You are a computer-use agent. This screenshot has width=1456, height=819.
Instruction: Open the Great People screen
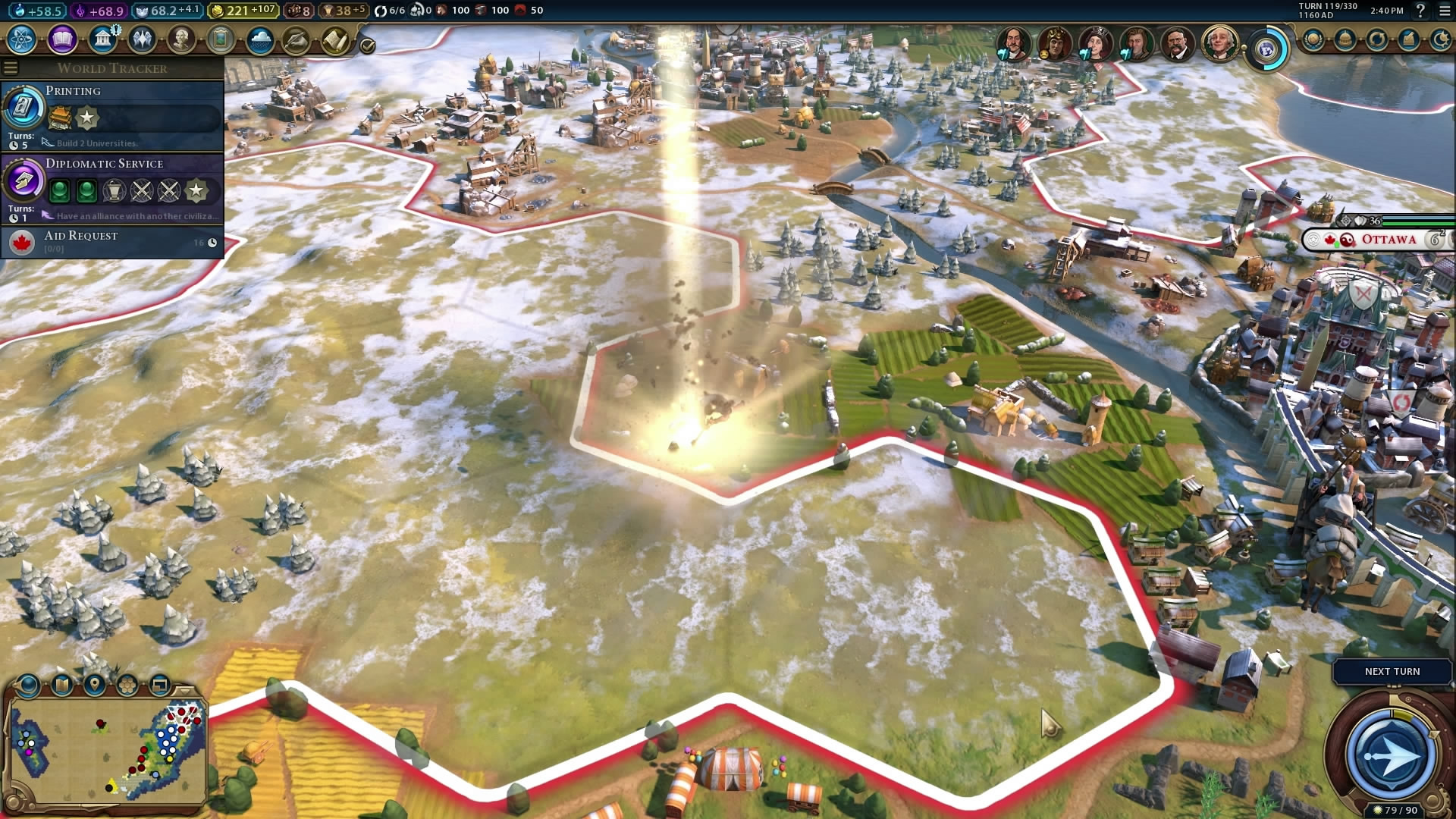pos(181,39)
